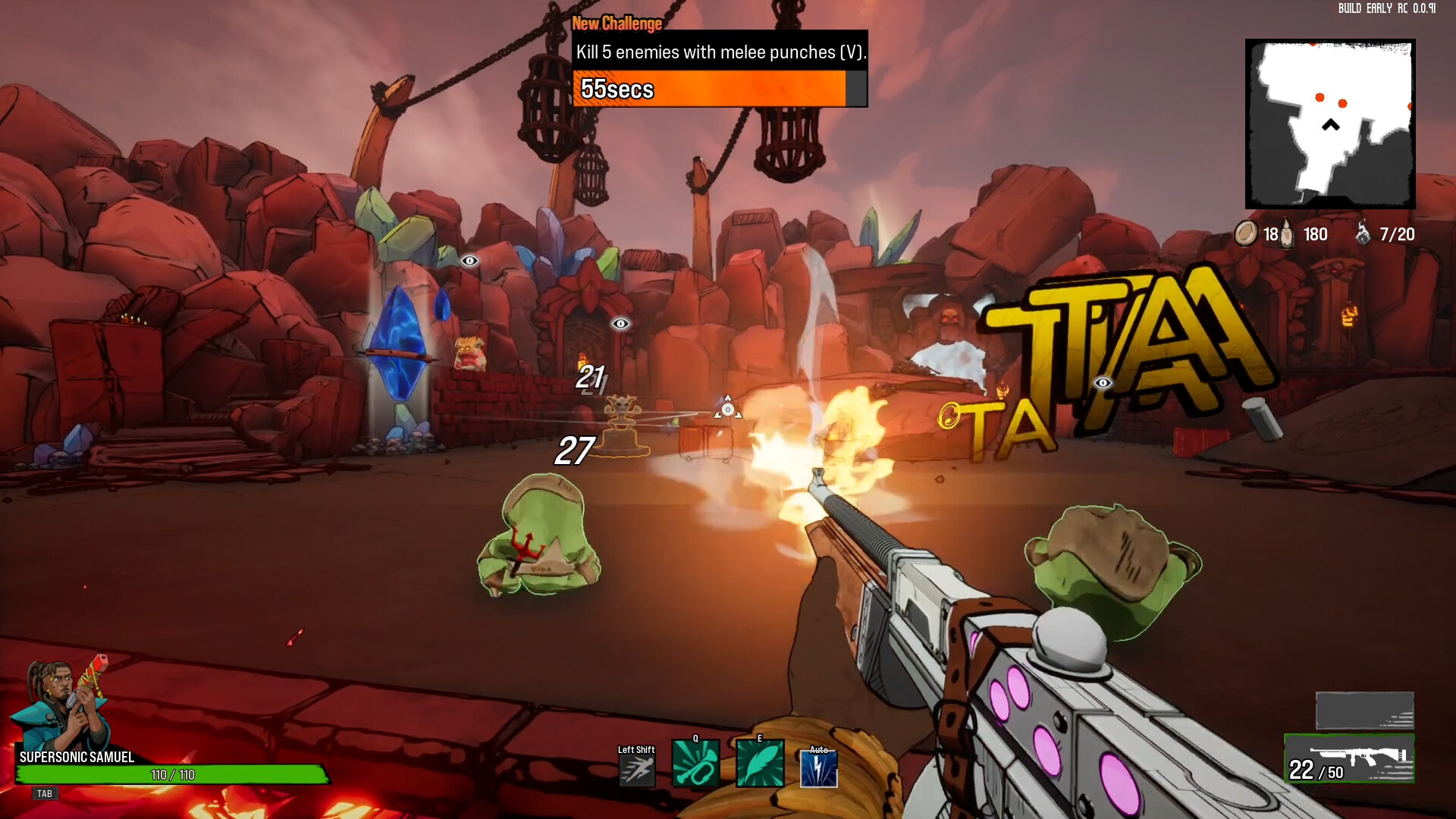View the melee punches challenge tracker
Image resolution: width=1456 pixels, height=819 pixels.
(720, 68)
